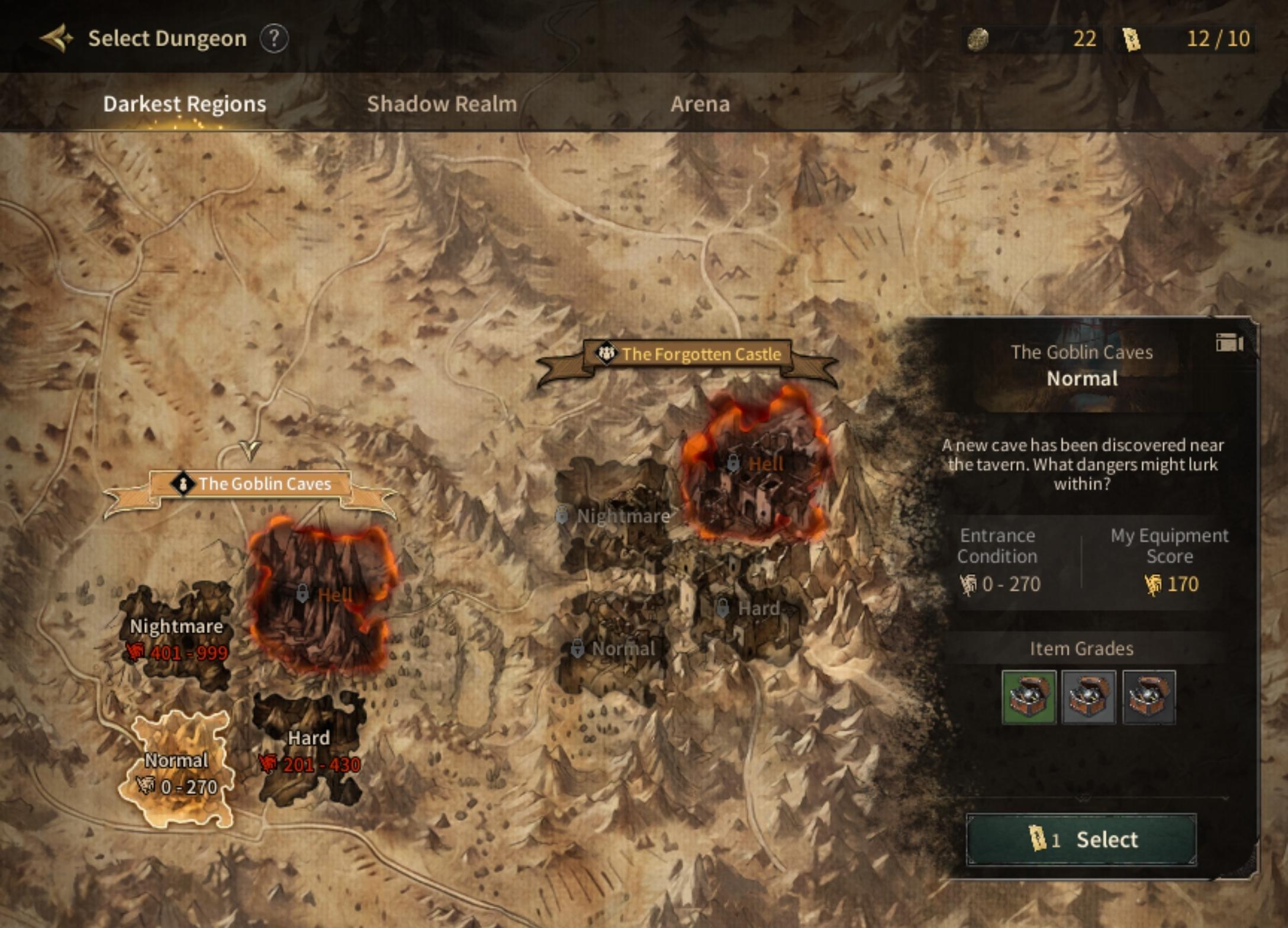Switch to the Shadow Realm tab

(442, 104)
